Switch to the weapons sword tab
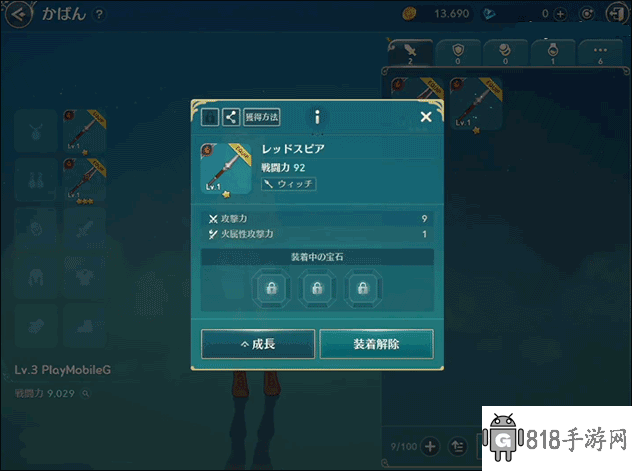 point(411,52)
